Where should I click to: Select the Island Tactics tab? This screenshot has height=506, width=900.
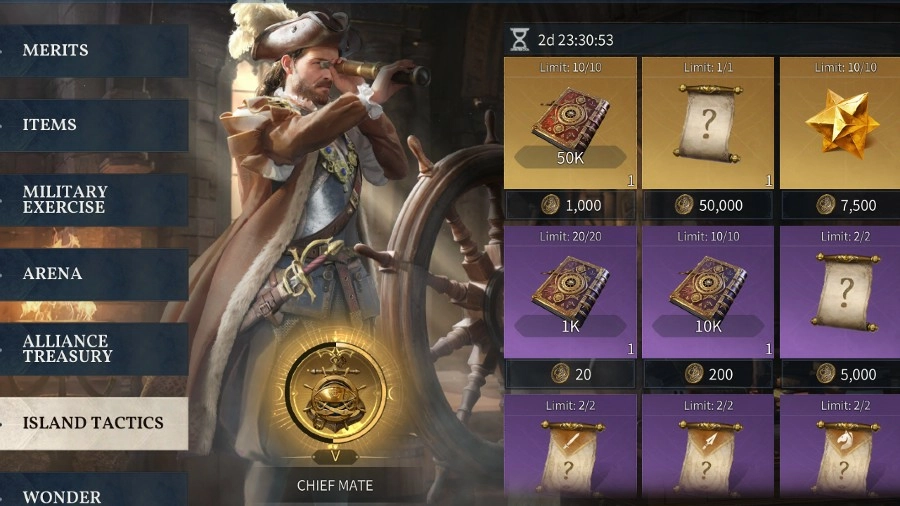pos(94,423)
